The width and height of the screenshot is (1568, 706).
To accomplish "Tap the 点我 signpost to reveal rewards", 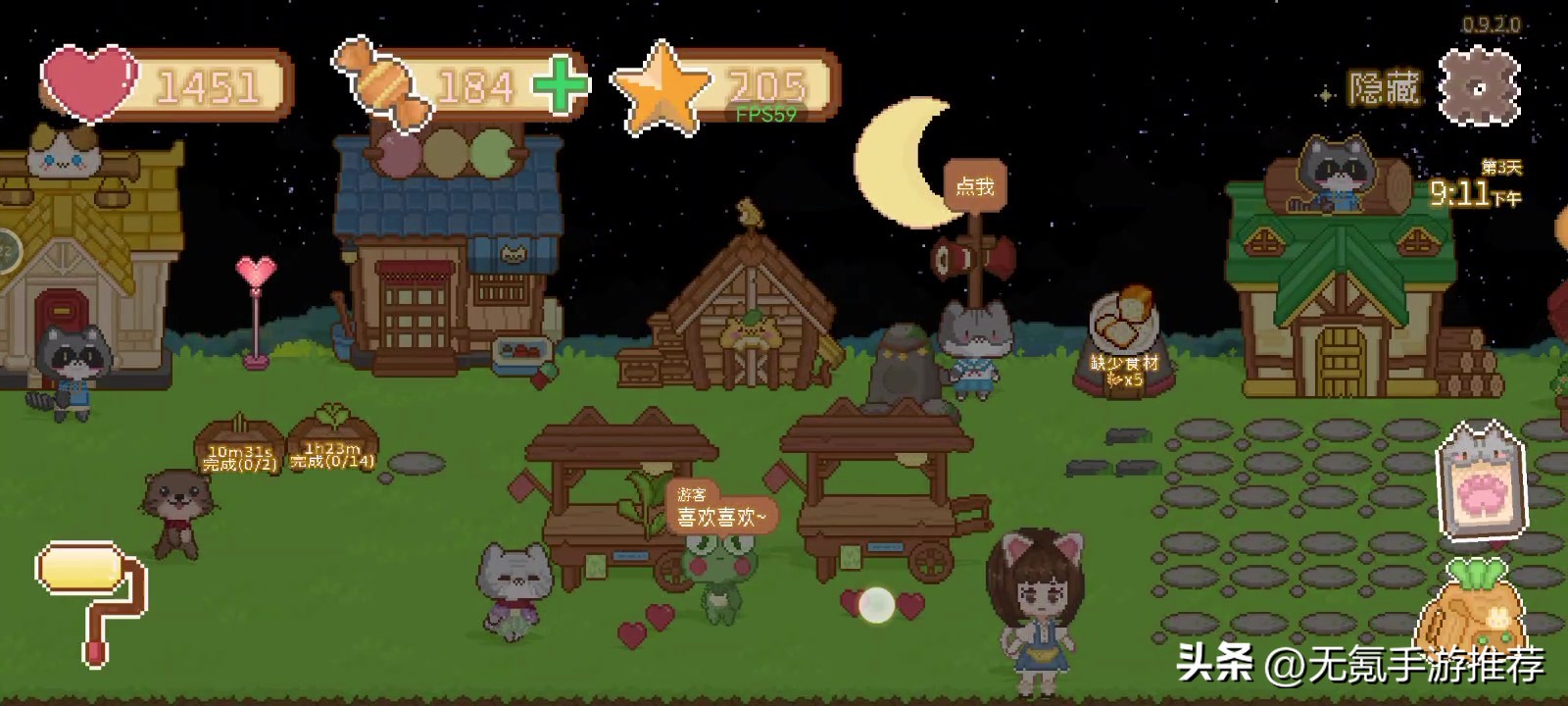I will (x=977, y=186).
